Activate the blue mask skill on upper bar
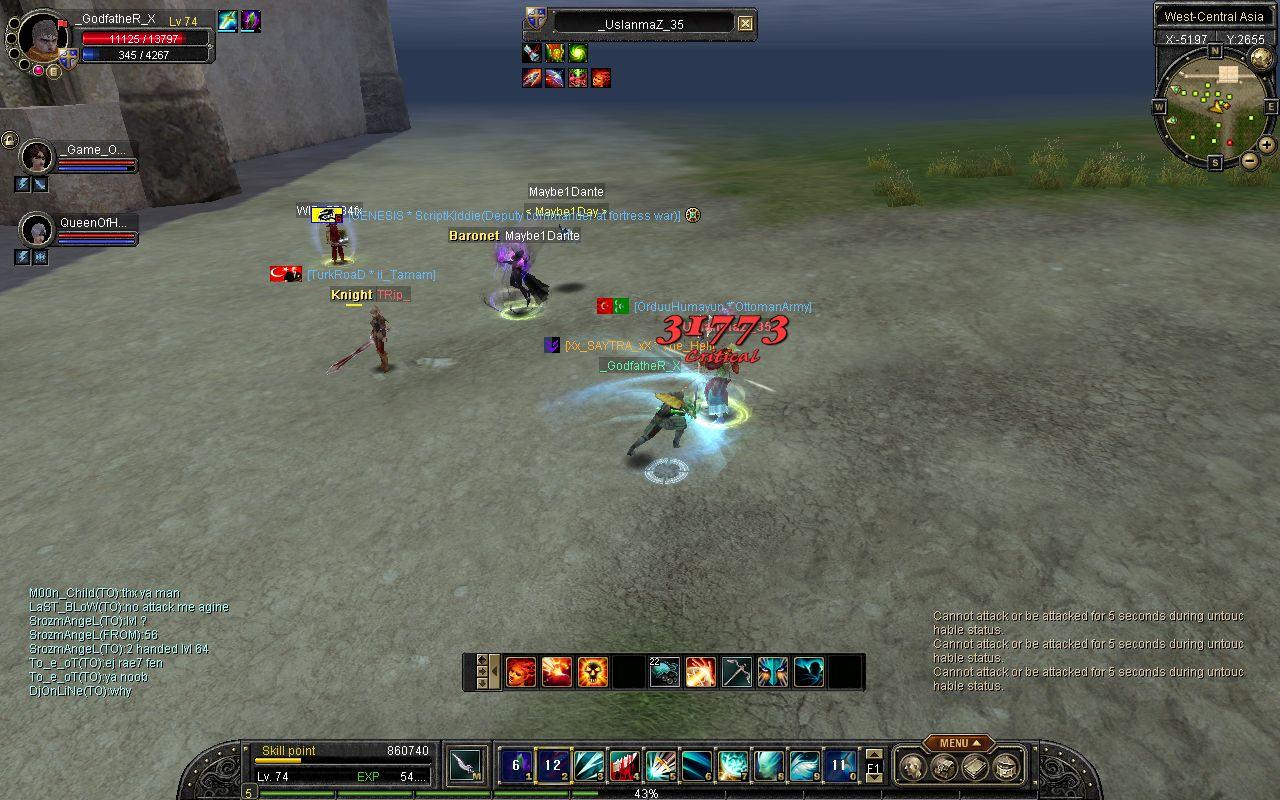This screenshot has height=800, width=1280. click(x=773, y=672)
